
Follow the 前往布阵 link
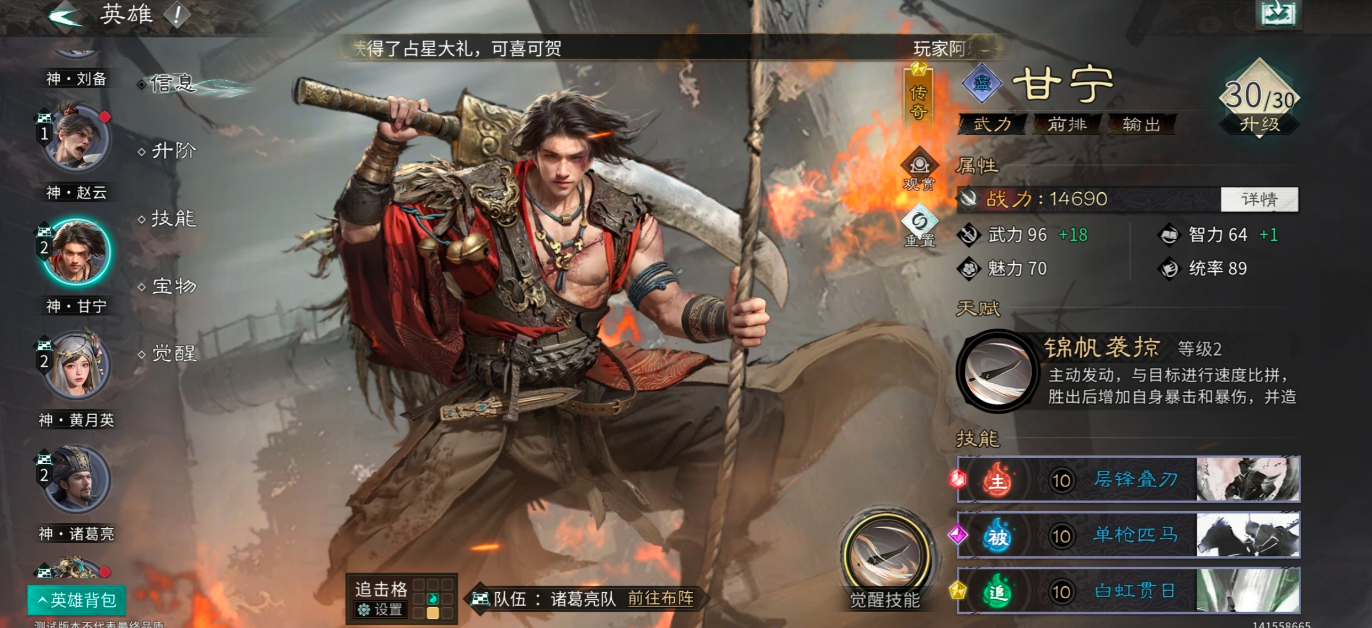(660, 598)
